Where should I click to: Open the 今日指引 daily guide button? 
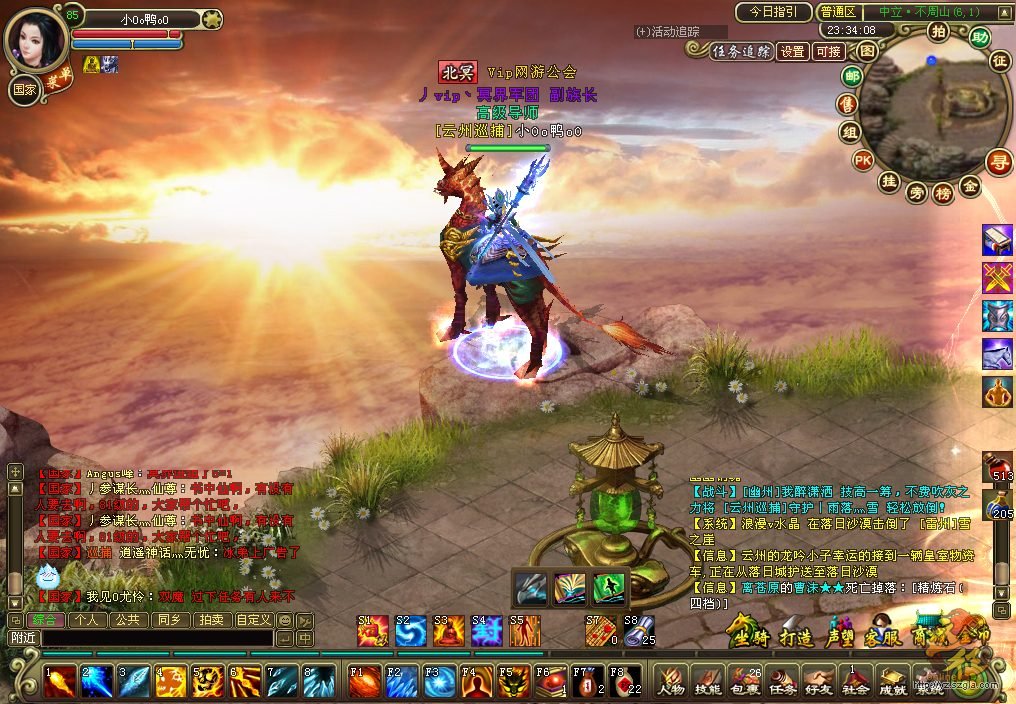click(x=773, y=12)
